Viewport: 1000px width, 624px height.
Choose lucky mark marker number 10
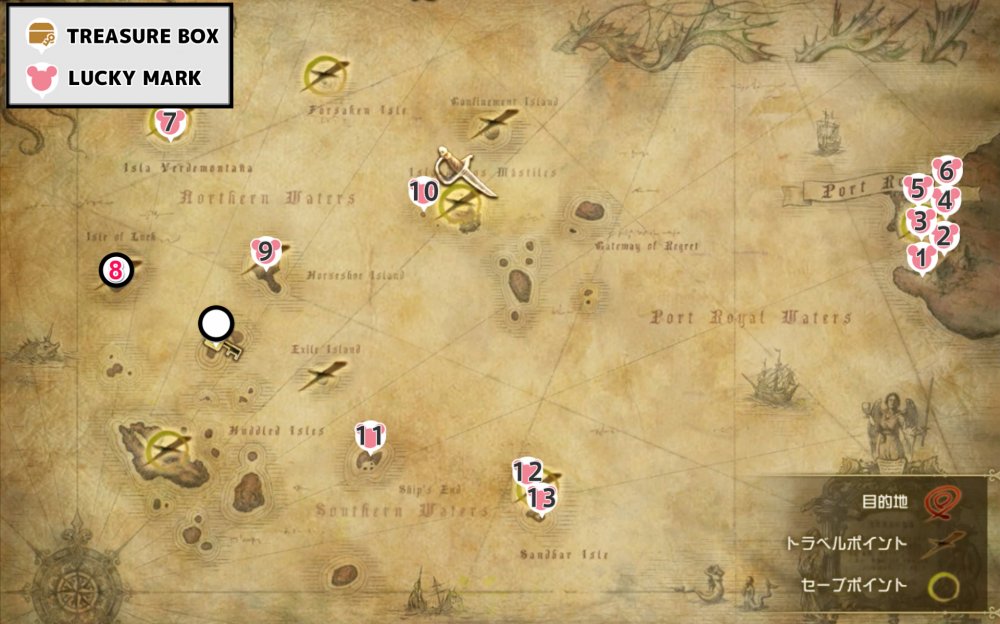click(424, 191)
